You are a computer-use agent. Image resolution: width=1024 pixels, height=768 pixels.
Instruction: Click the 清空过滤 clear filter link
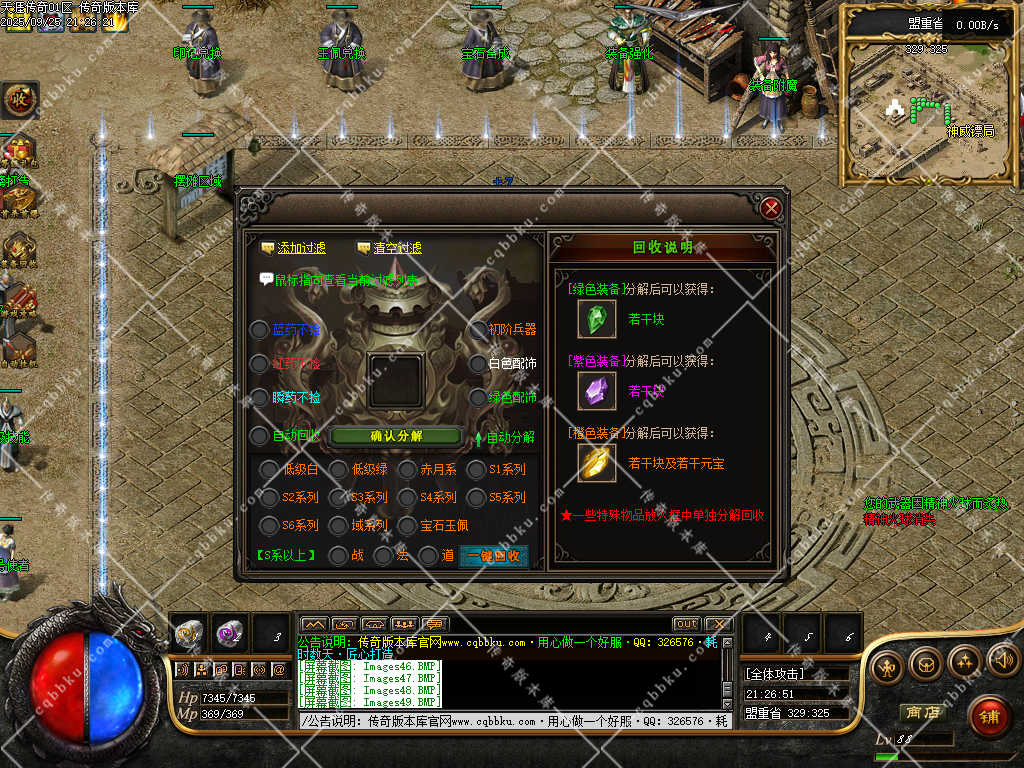[390, 248]
